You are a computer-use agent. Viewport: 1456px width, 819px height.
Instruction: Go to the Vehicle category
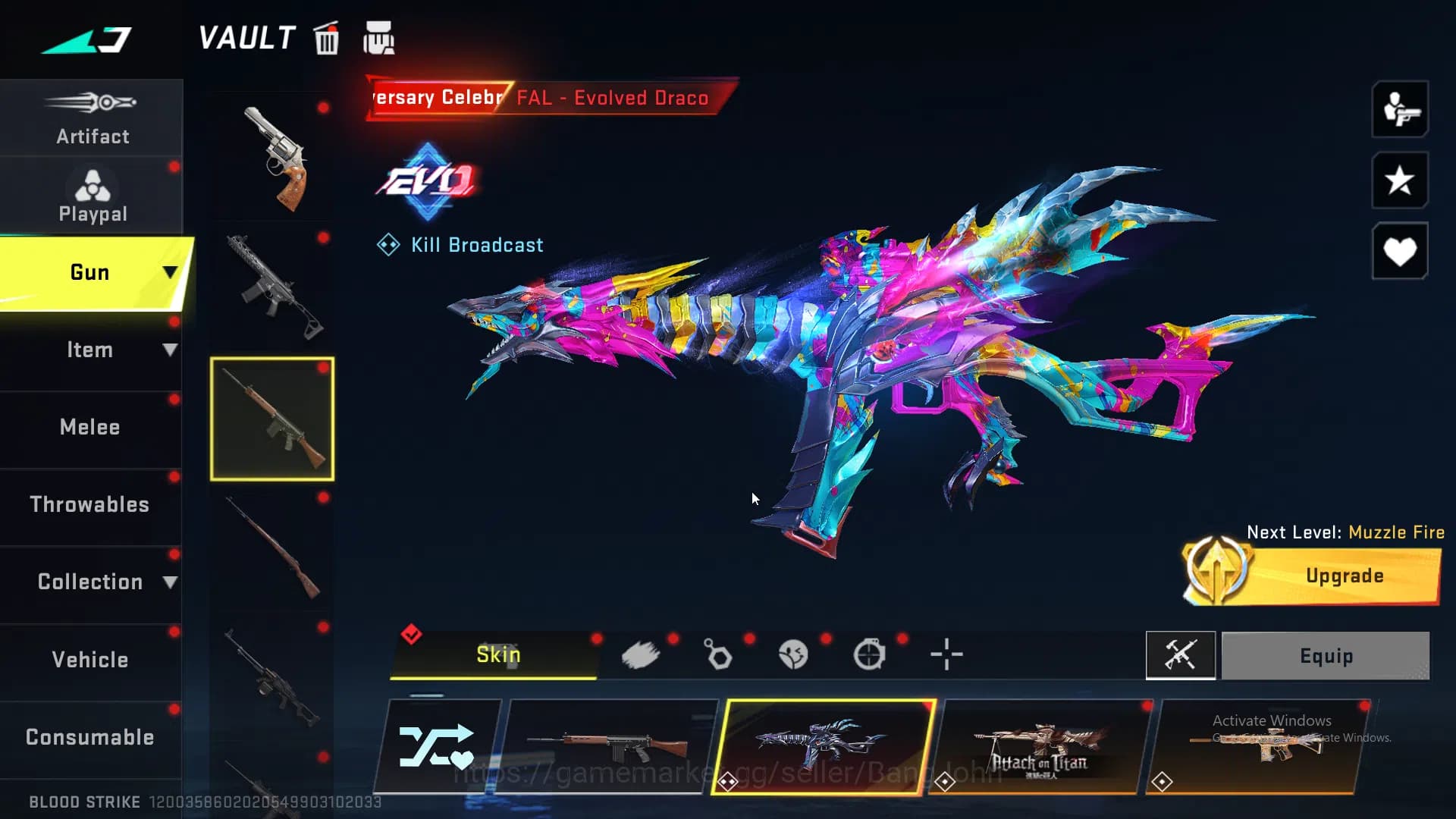(90, 660)
